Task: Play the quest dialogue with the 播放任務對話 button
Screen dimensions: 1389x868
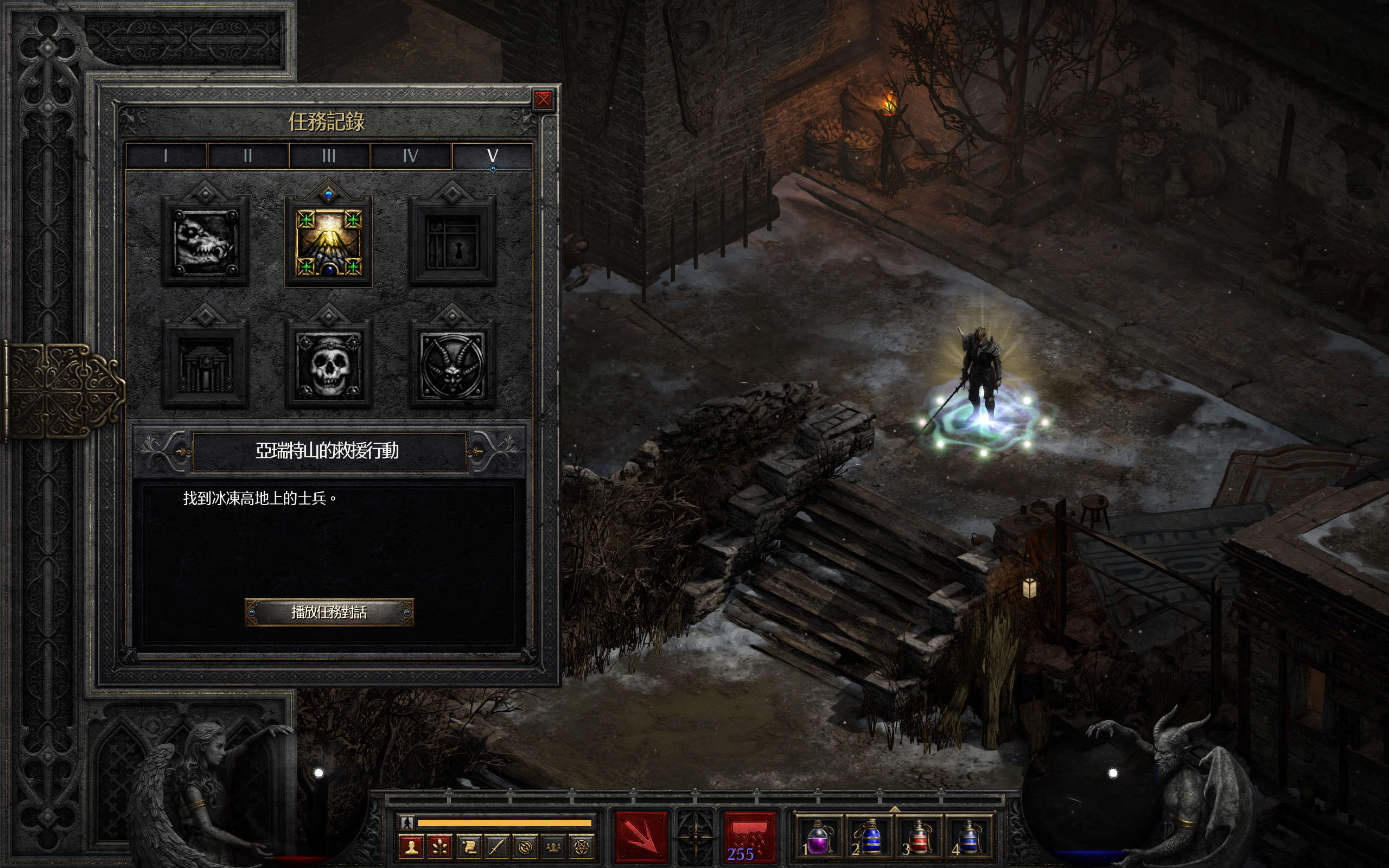Action: click(x=329, y=612)
